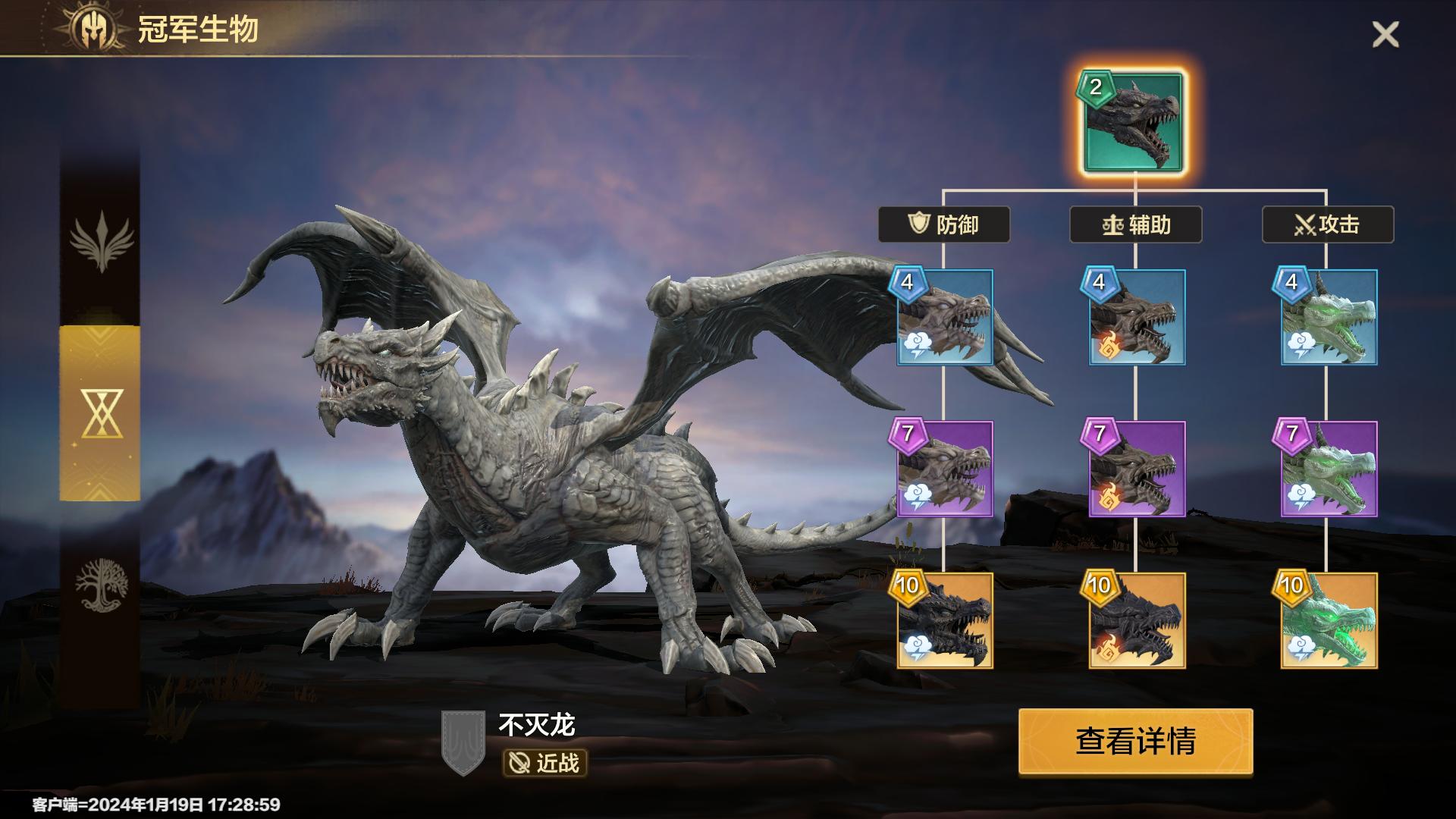Screen dimensions: 1456x819
Task: Click the grey shield faction badge
Action: (463, 742)
